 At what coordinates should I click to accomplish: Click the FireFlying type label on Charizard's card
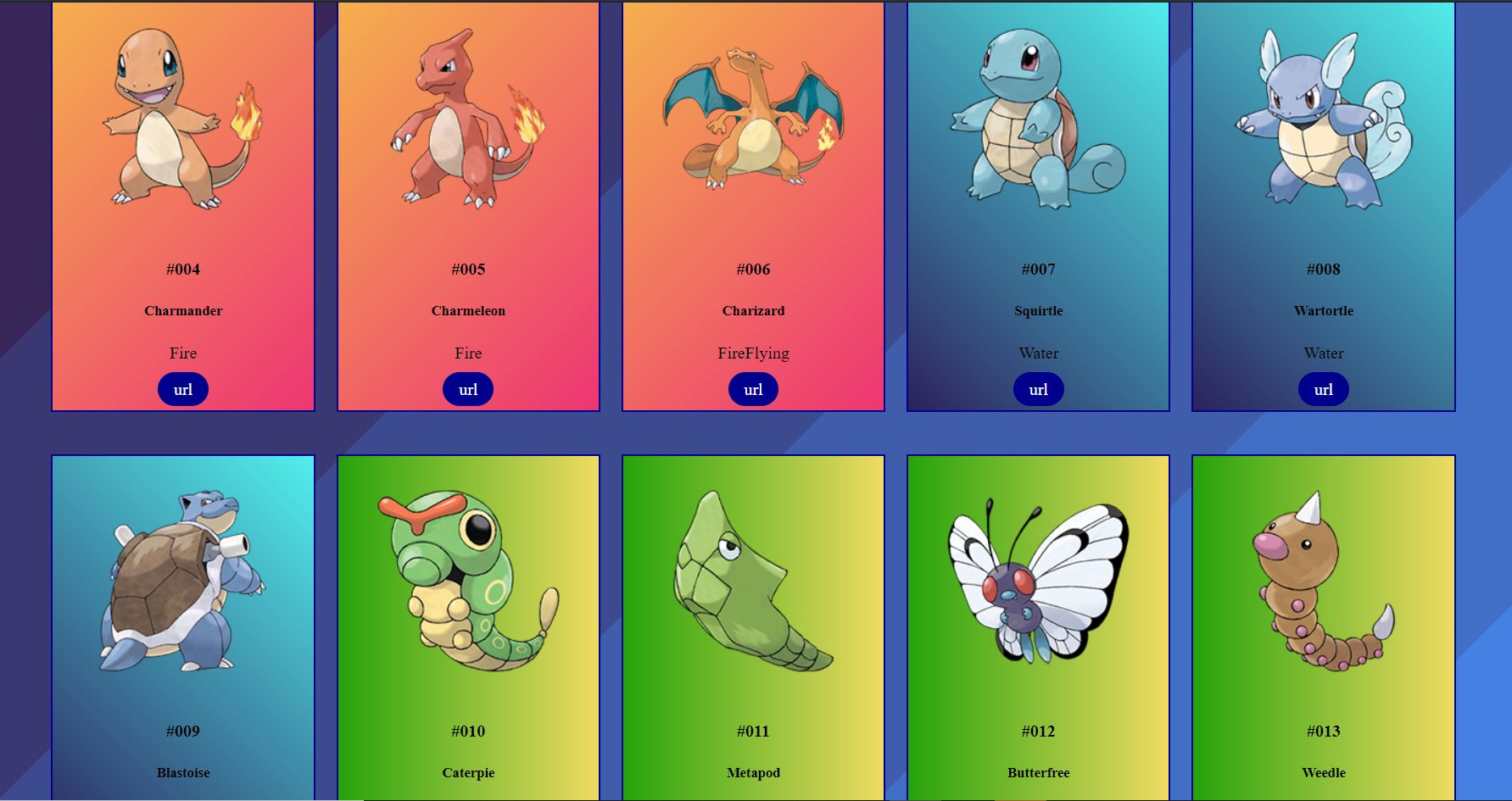click(x=752, y=353)
